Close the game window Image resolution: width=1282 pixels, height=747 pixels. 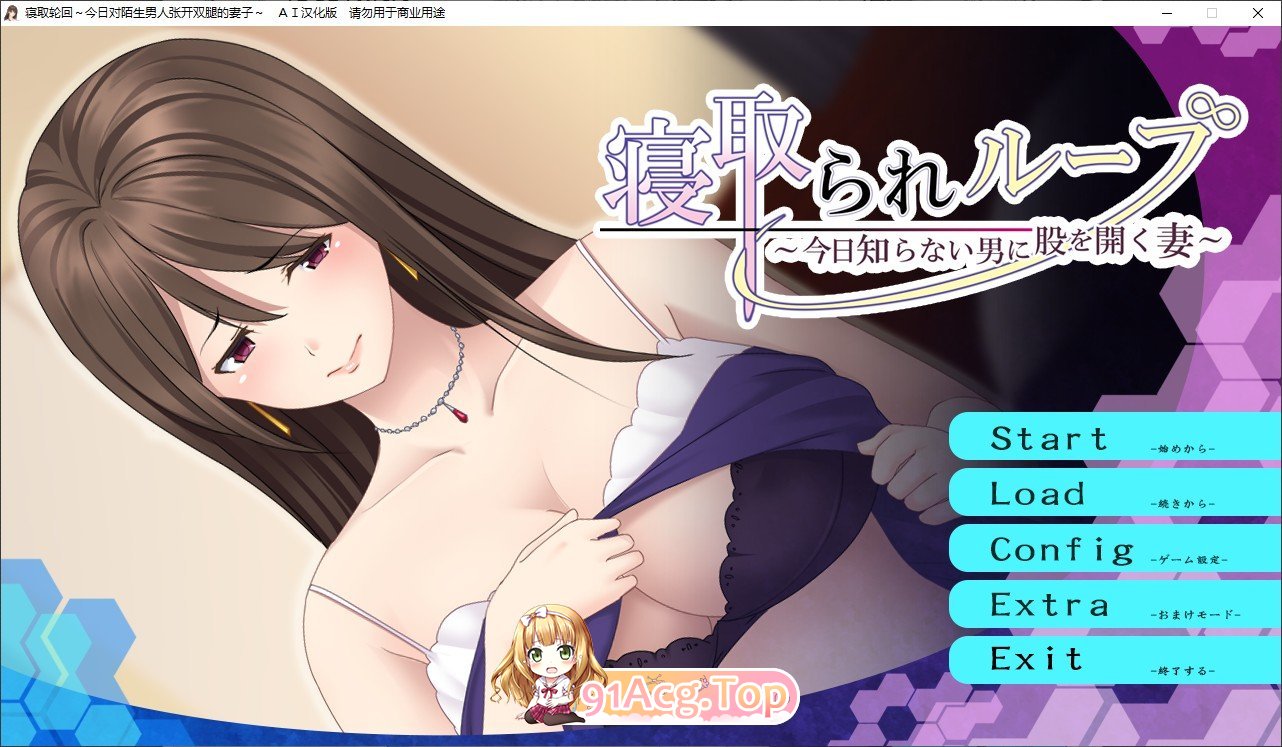point(1257,13)
